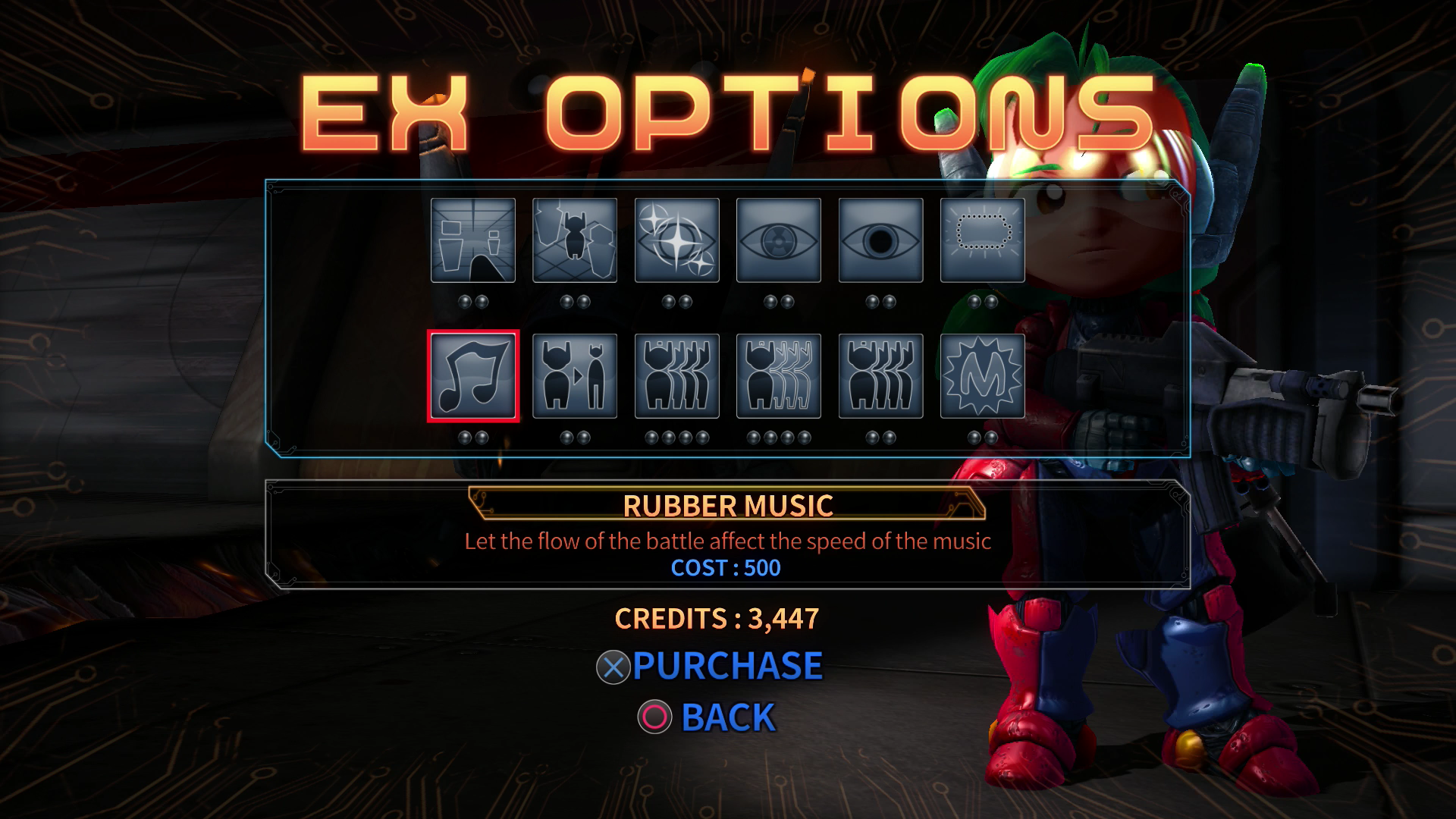Purchase the selected EX option
This screenshot has width=1456, height=819.
(710, 667)
